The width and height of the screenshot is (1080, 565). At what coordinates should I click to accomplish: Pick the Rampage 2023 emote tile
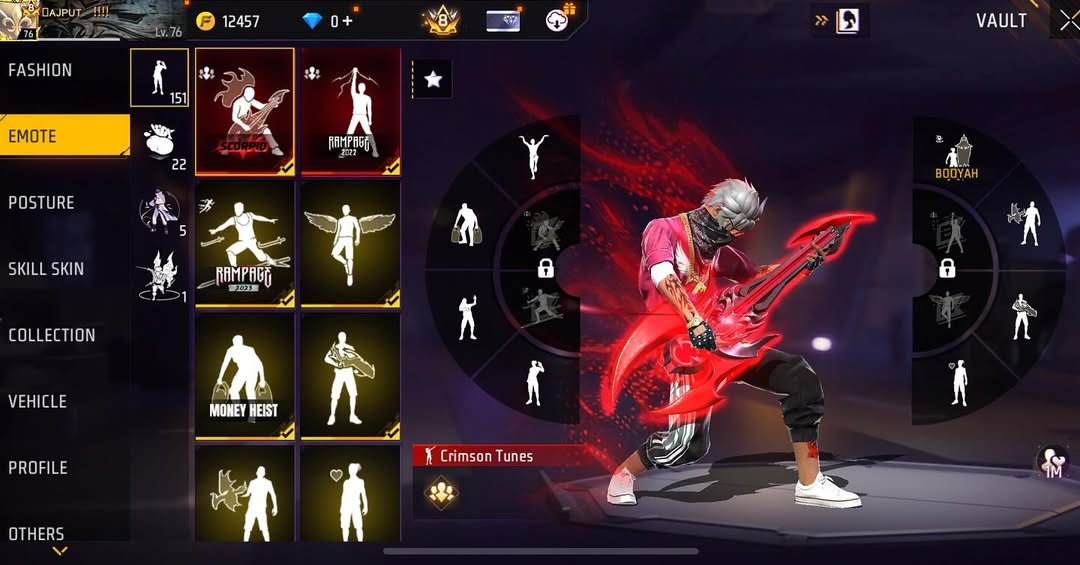(x=245, y=244)
